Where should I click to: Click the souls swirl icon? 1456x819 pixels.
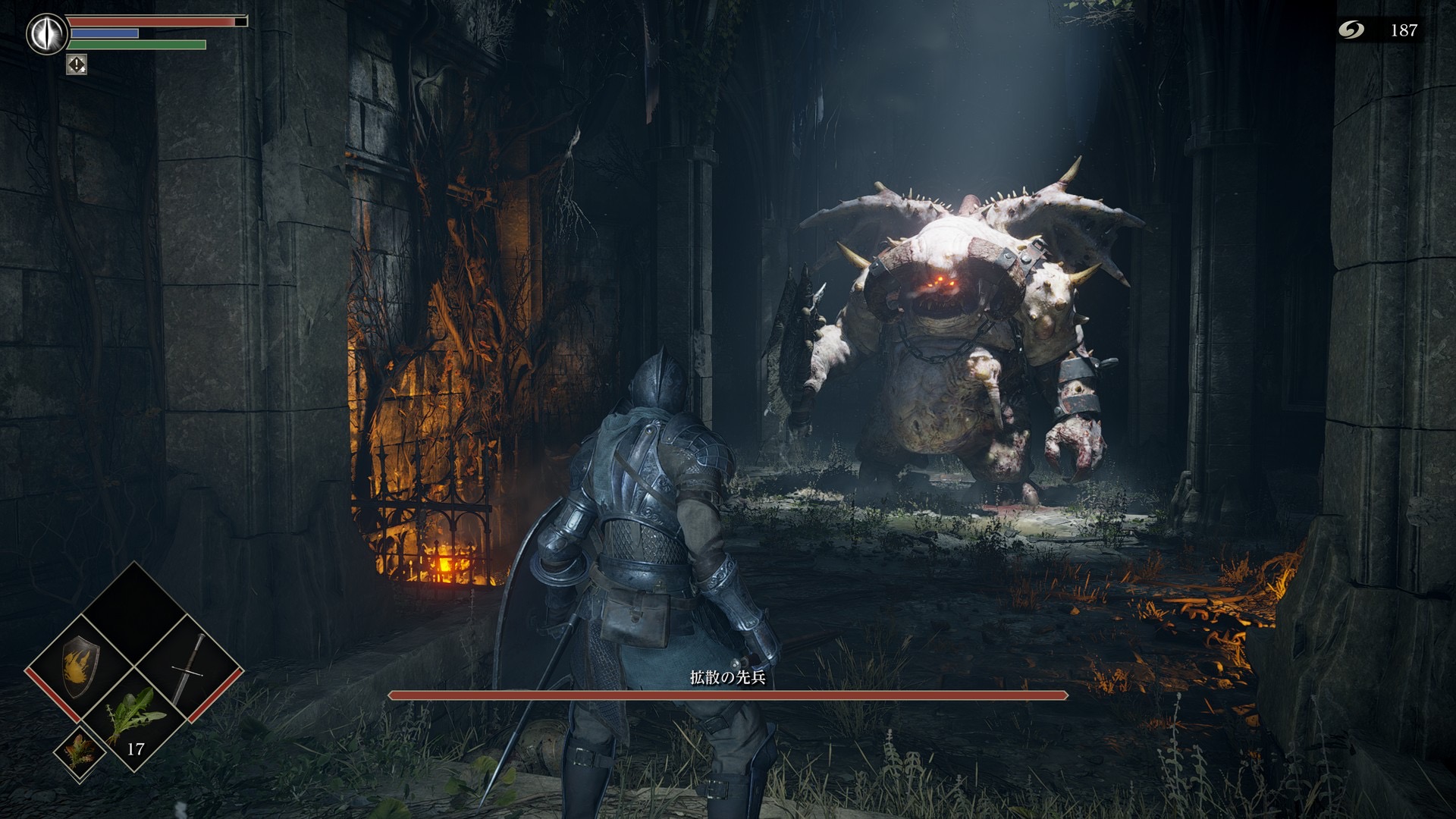pos(1351,30)
